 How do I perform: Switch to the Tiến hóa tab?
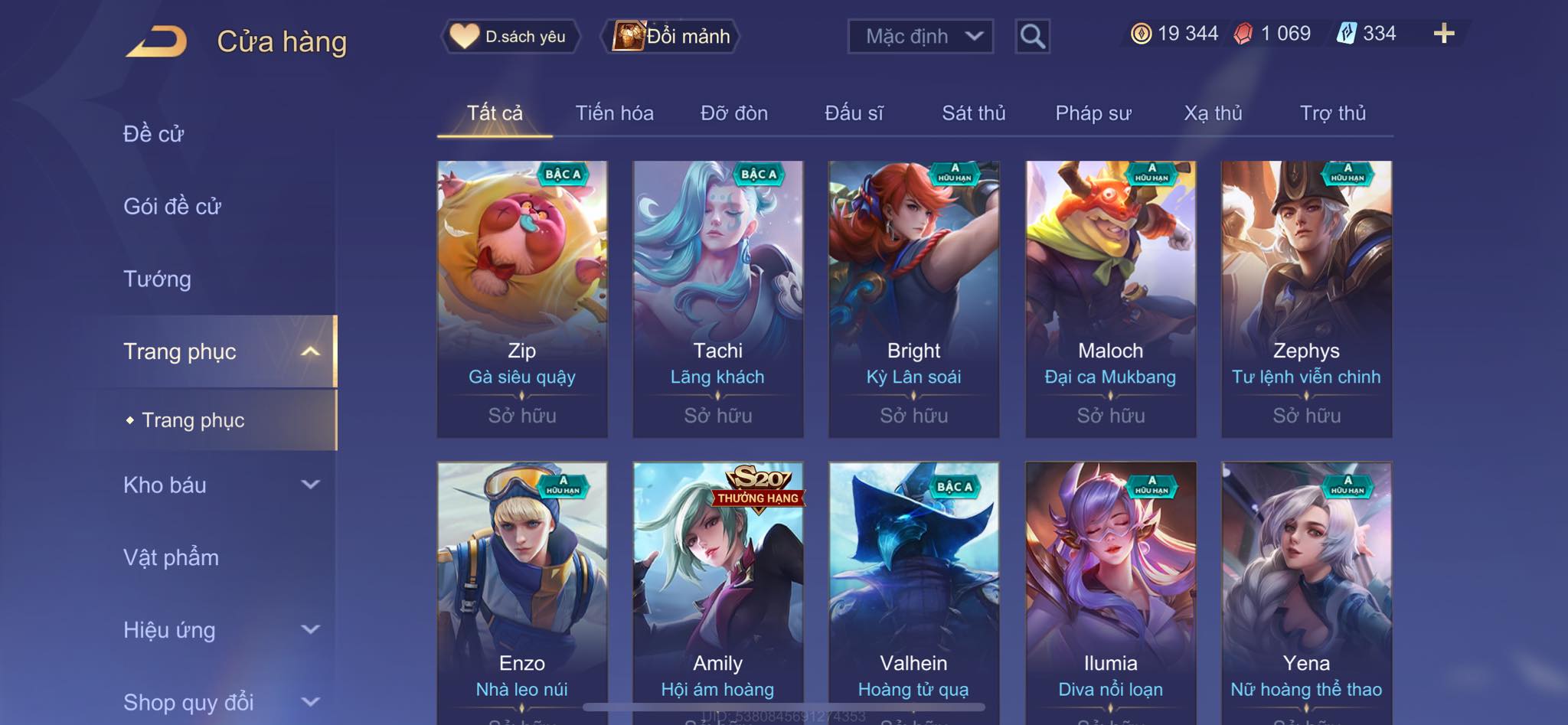614,113
